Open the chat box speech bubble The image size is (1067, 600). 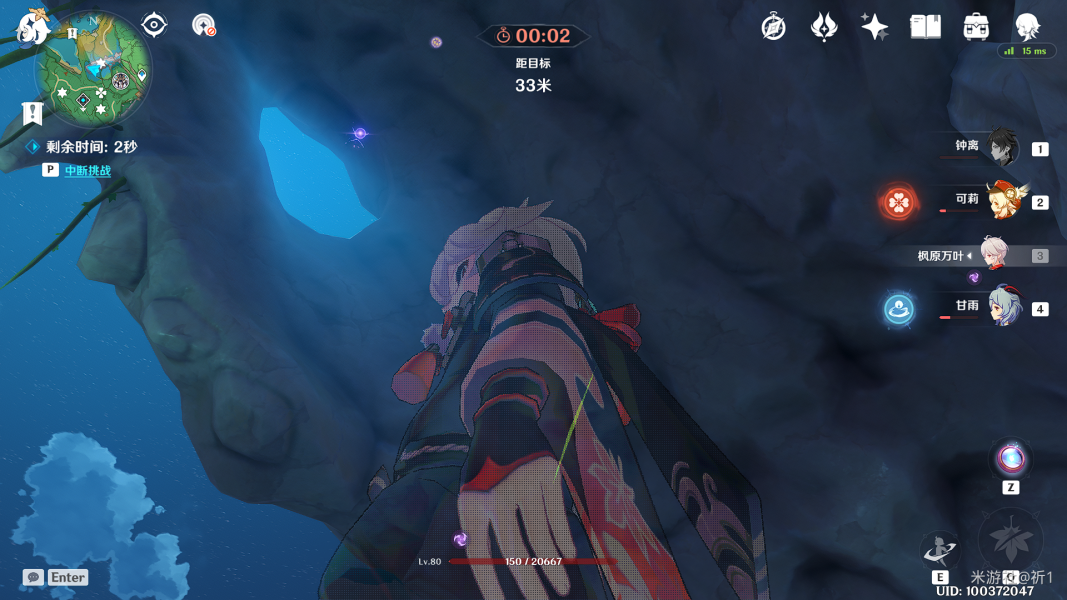point(33,577)
